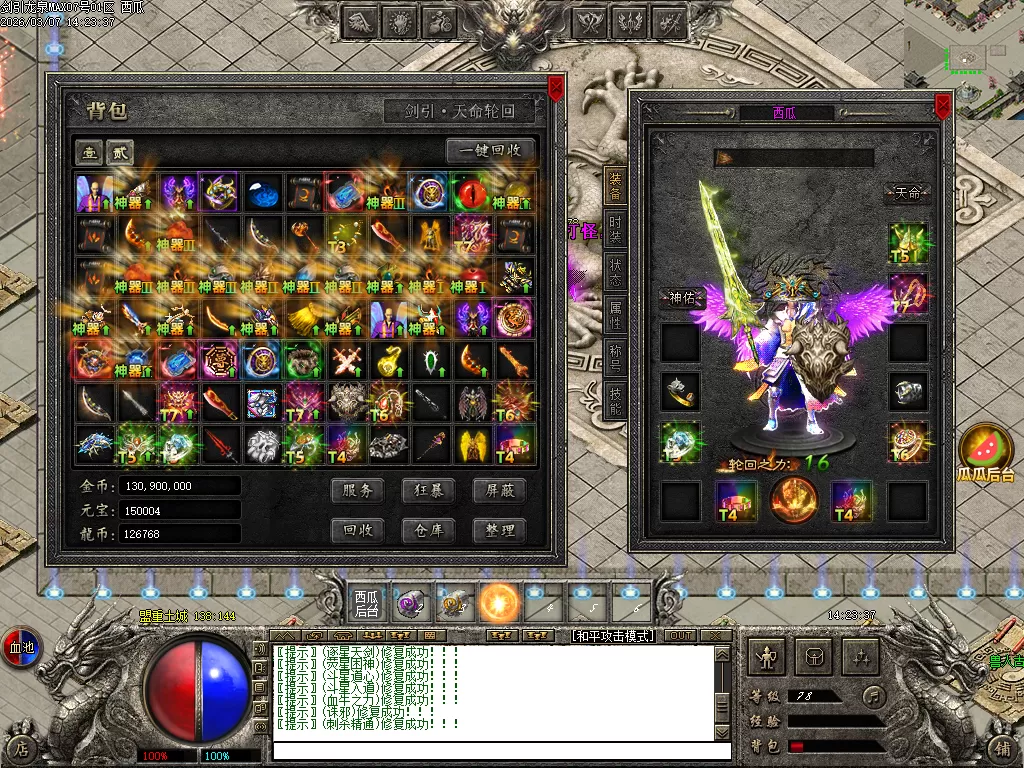
Task: Toggle the 屏蔽 block button
Action: [x=499, y=490]
